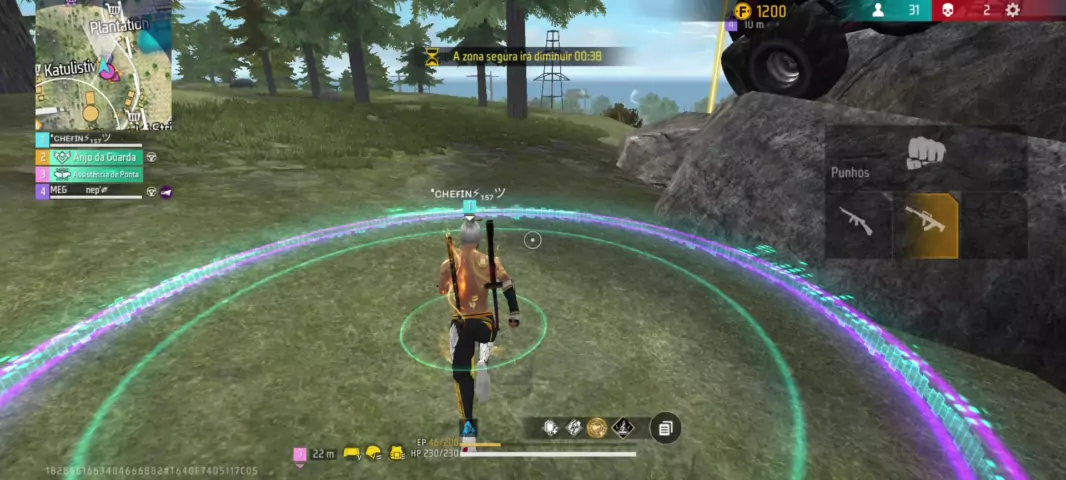Select the unhighlighted grey rifle slot
Screen dimensions: 1066x480
(857, 222)
